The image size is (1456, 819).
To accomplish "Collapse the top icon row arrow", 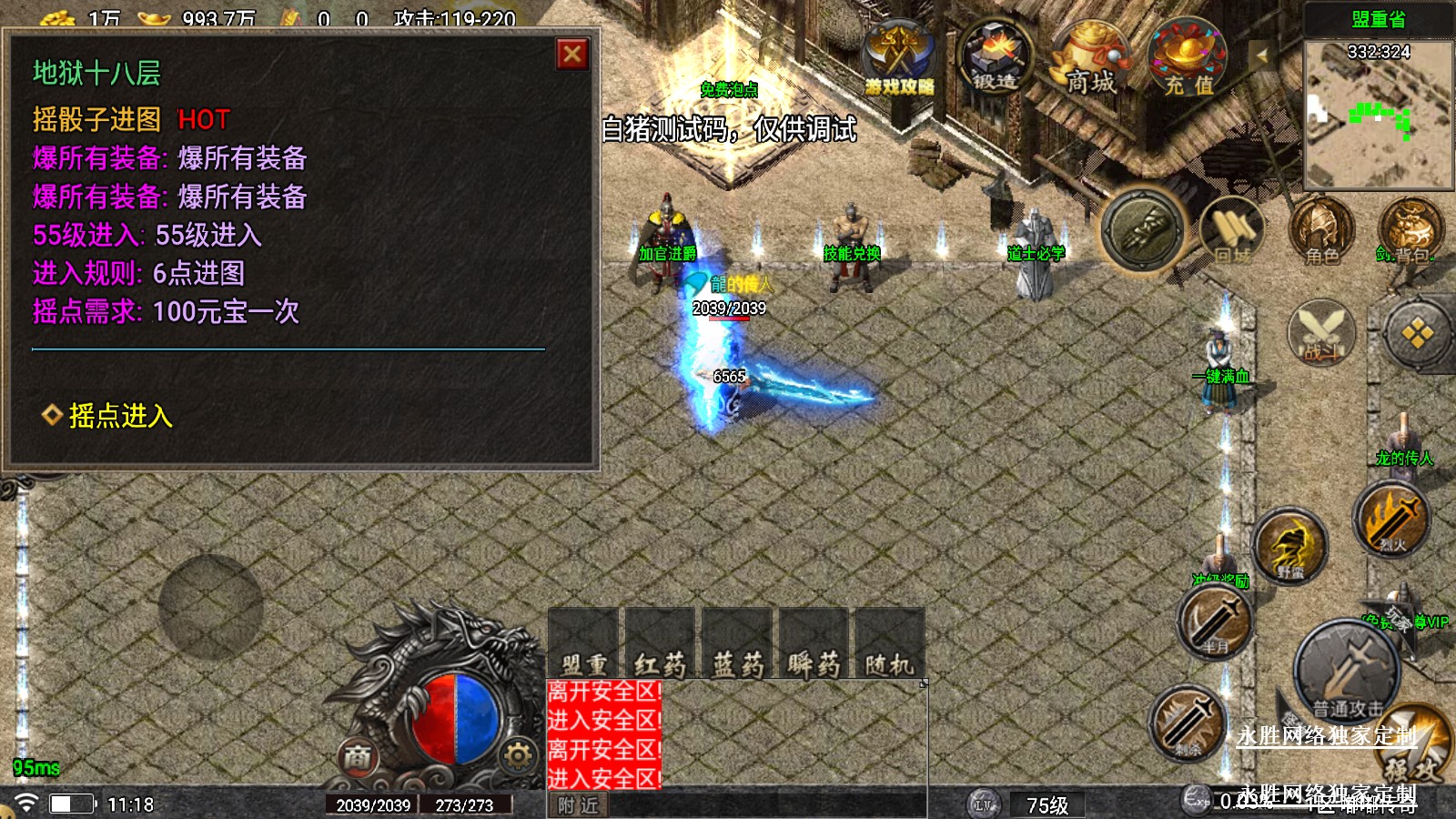I will (x=1261, y=56).
